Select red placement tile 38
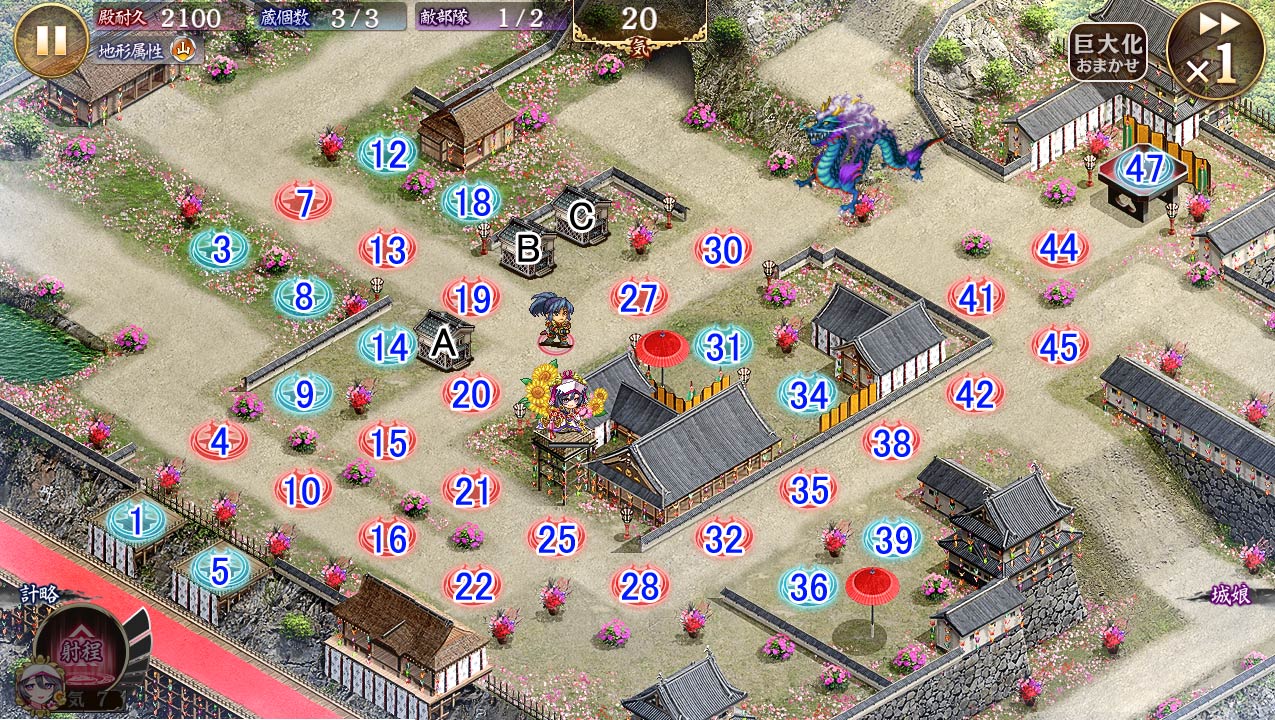This screenshot has width=1275, height=720. [892, 442]
